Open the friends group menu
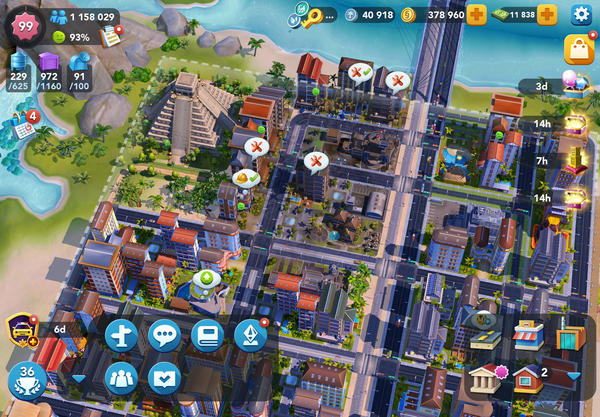 coord(122,378)
